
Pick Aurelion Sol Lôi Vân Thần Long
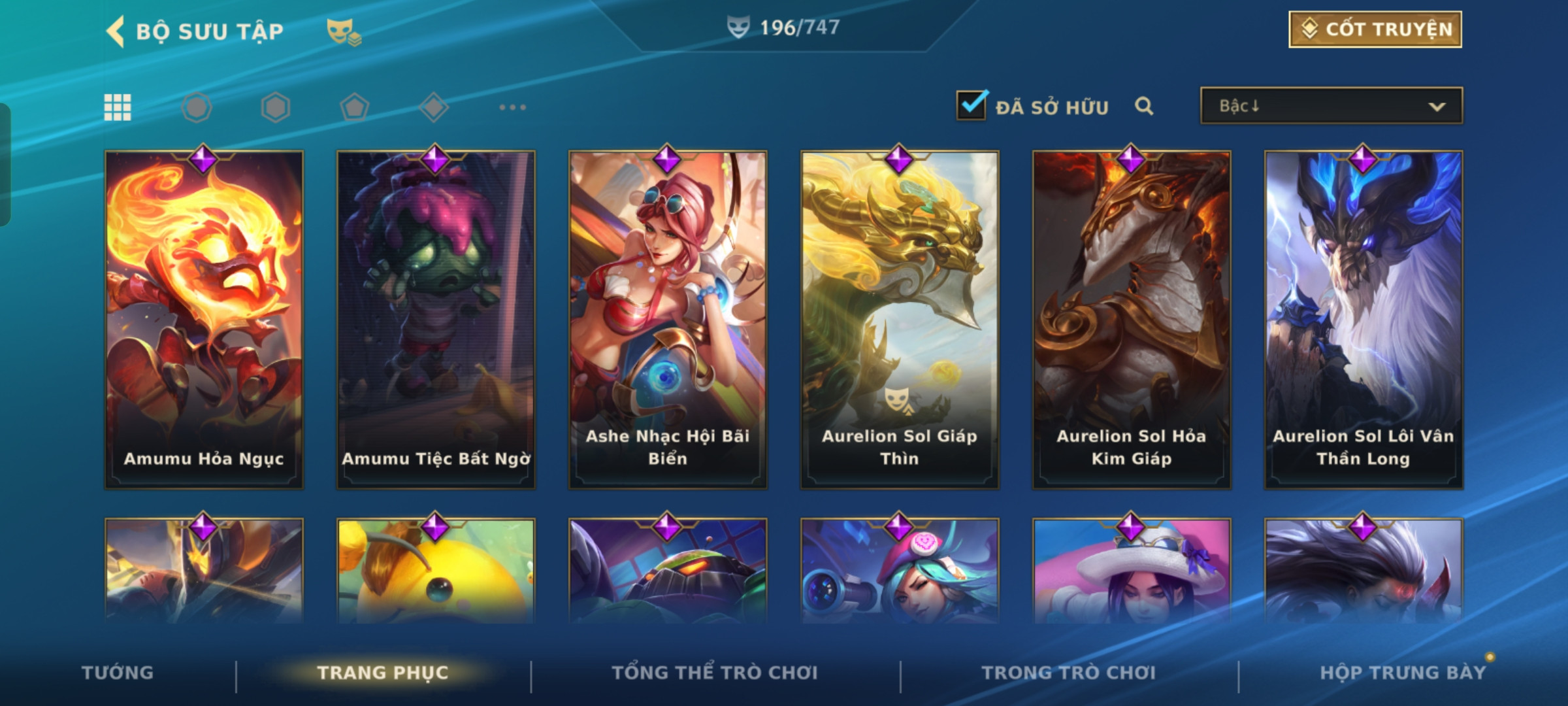click(1364, 320)
